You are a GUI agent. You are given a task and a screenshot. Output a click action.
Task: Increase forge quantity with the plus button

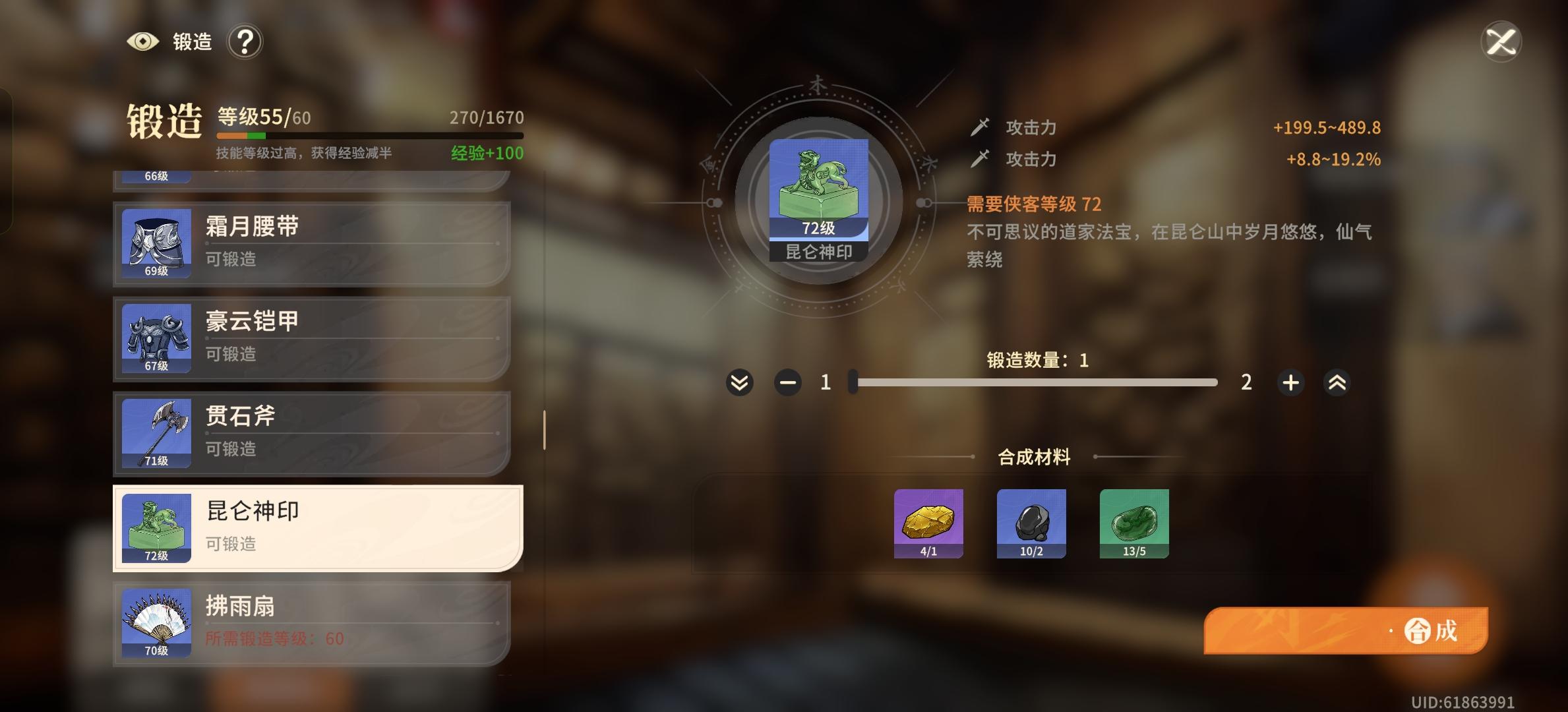tap(1290, 382)
